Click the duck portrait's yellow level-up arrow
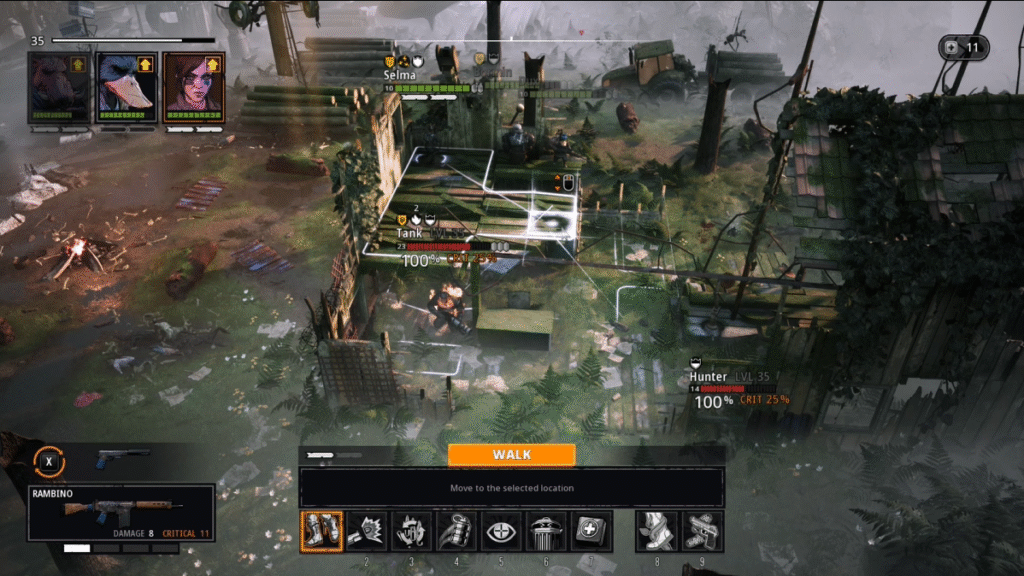This screenshot has width=1024, height=576. pyautogui.click(x=146, y=65)
